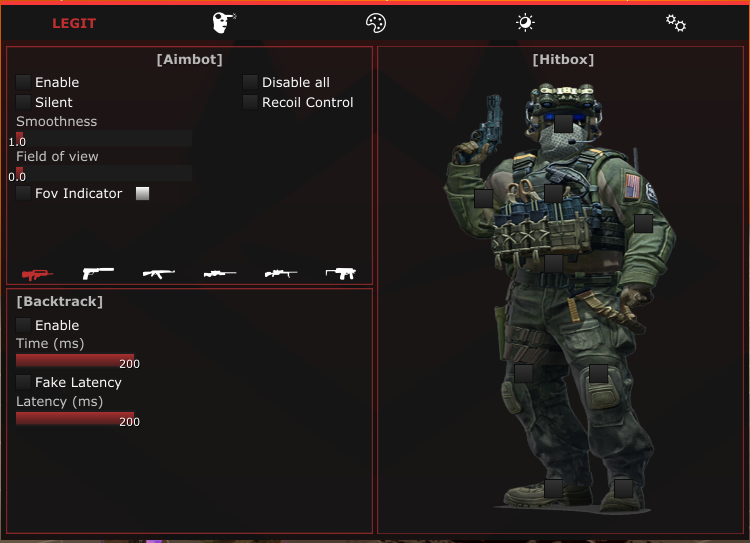Image resolution: width=750 pixels, height=543 pixels.
Task: Switch to the LEGIT tab
Action: click(x=74, y=23)
